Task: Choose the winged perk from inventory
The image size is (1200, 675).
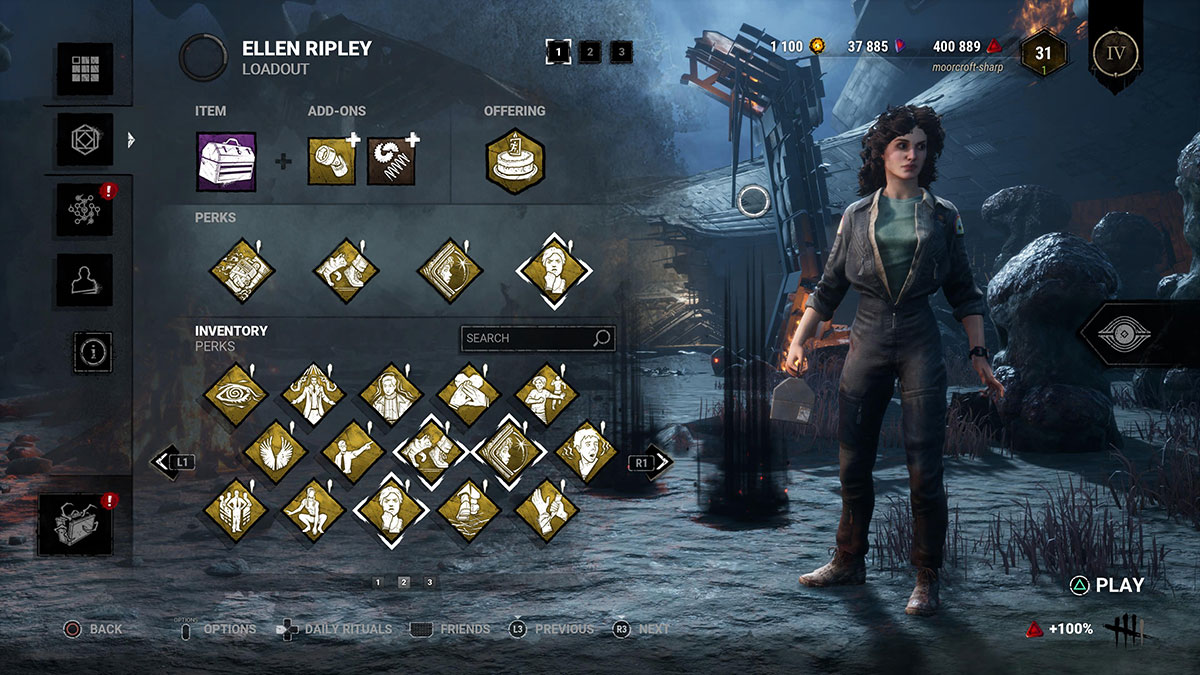Action: [275, 452]
